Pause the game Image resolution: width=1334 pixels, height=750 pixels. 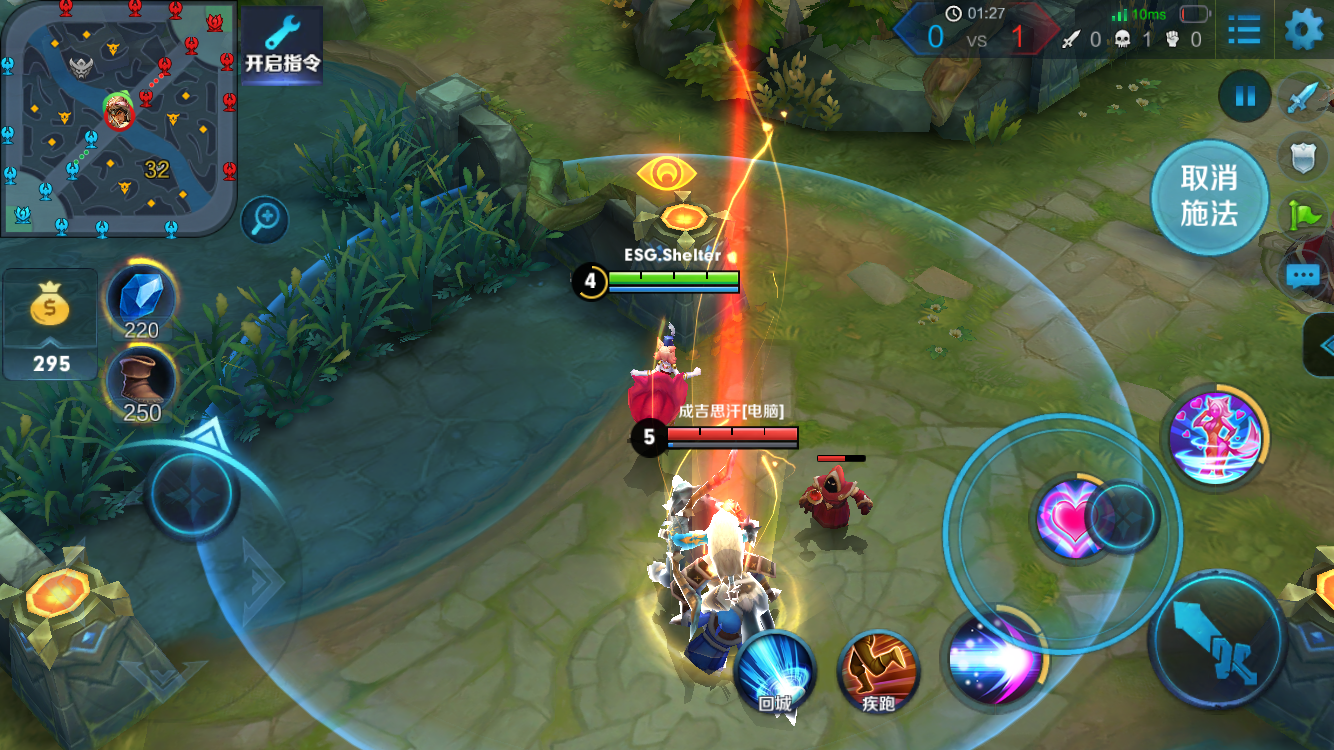pos(1245,97)
